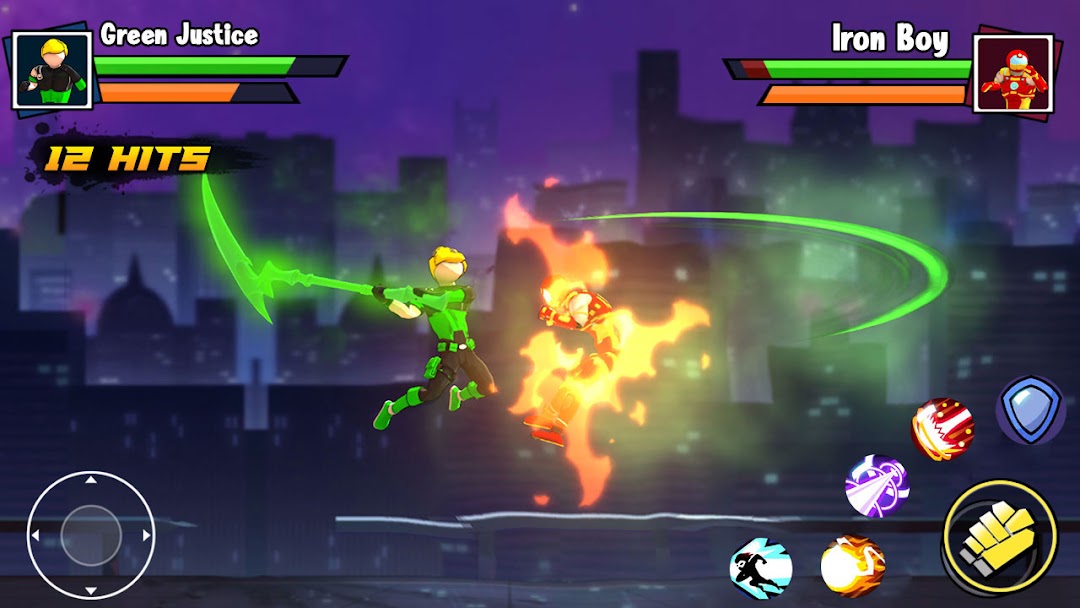The height and width of the screenshot is (608, 1080).
Task: Tap the joystick's right arrow
Action: click(x=146, y=536)
